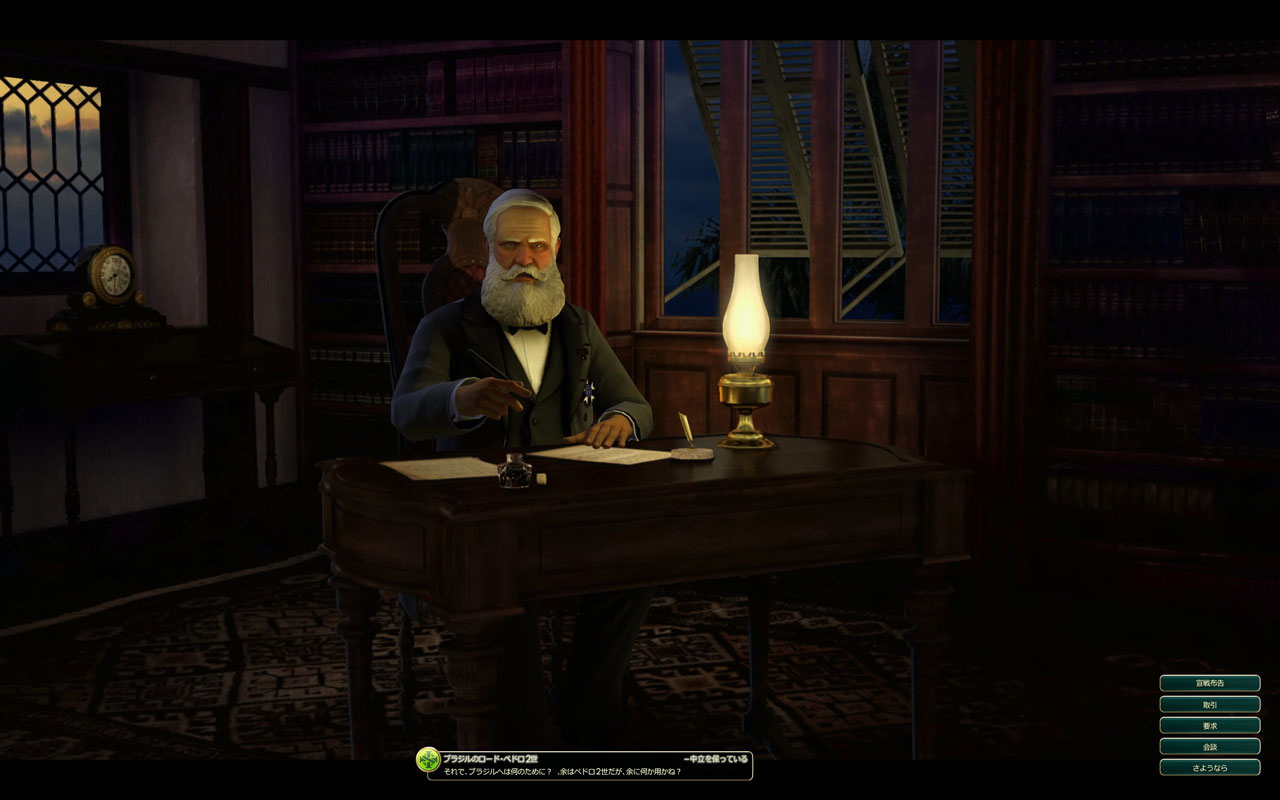Choose 宣戦布告 to declare war
This screenshot has height=800, width=1280.
point(1209,683)
